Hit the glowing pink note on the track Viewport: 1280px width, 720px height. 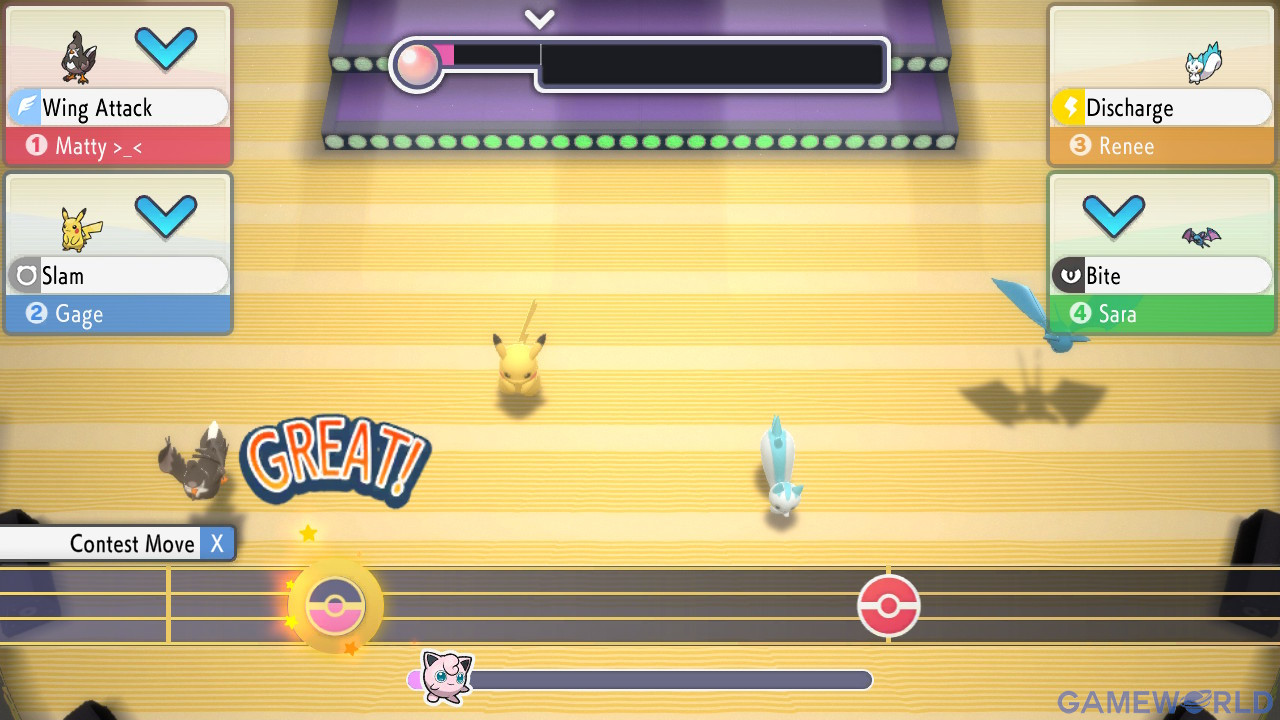click(335, 606)
